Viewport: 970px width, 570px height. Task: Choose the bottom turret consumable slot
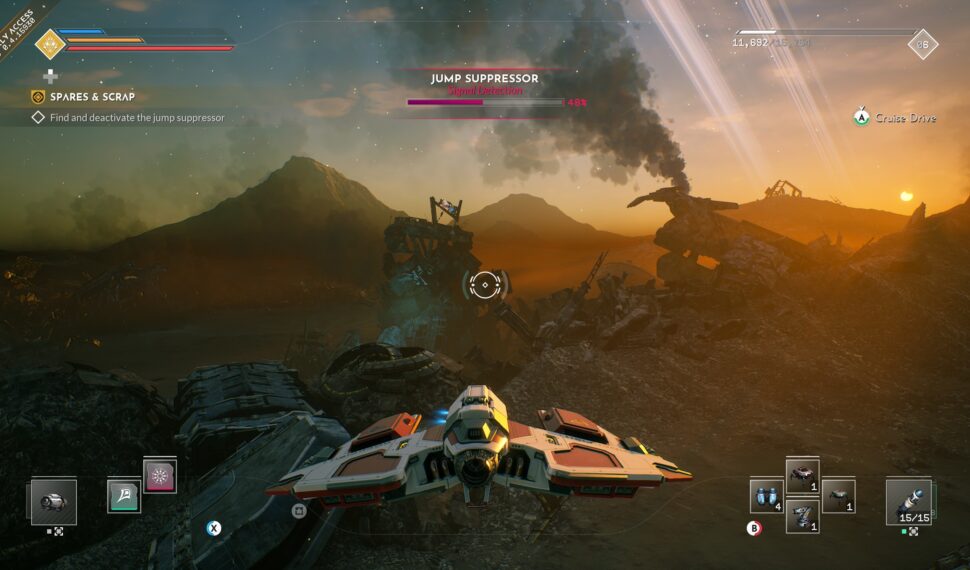[803, 516]
